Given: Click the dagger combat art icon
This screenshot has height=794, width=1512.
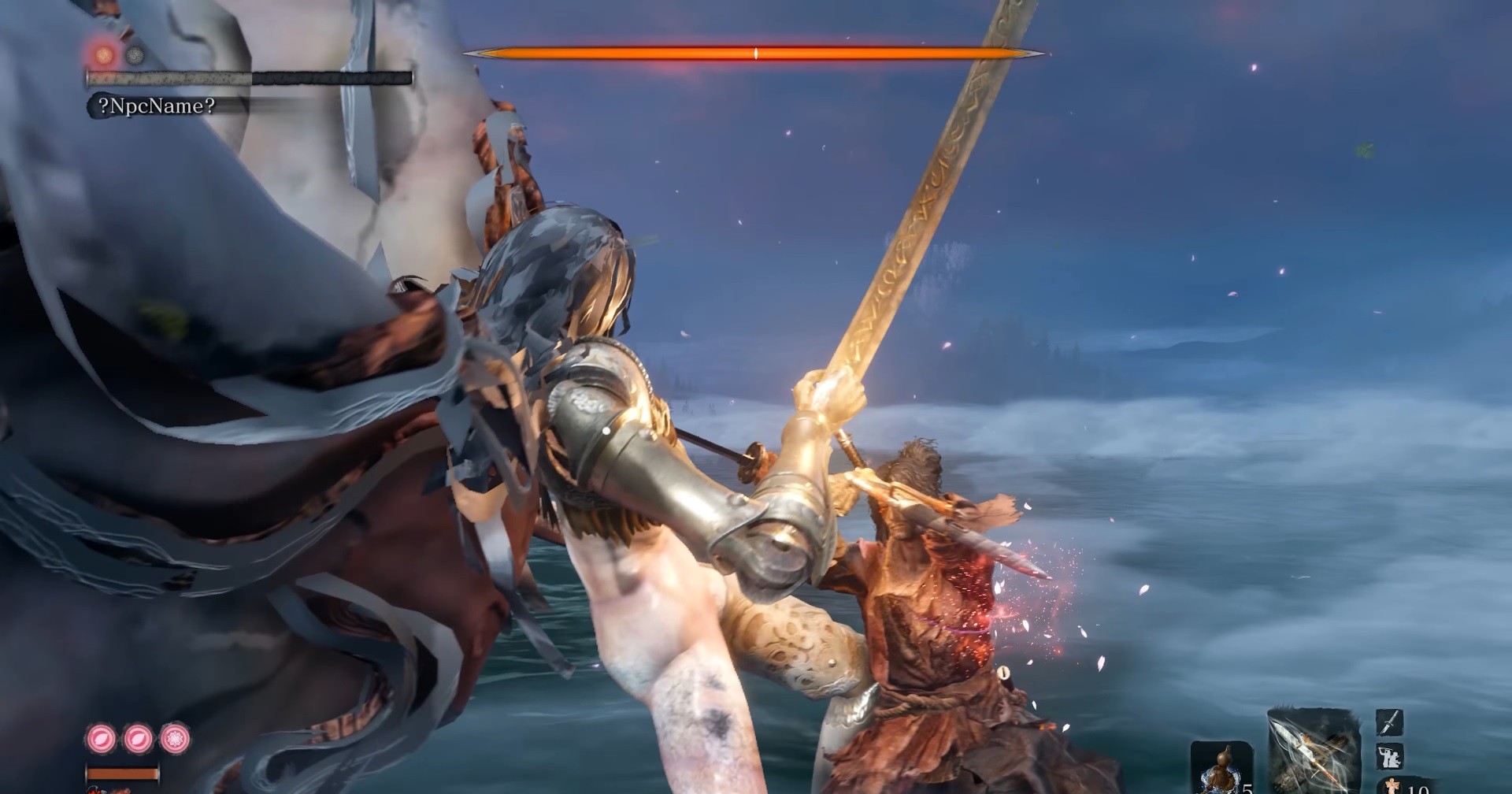Looking at the screenshot, I should pyautogui.click(x=1388, y=722).
